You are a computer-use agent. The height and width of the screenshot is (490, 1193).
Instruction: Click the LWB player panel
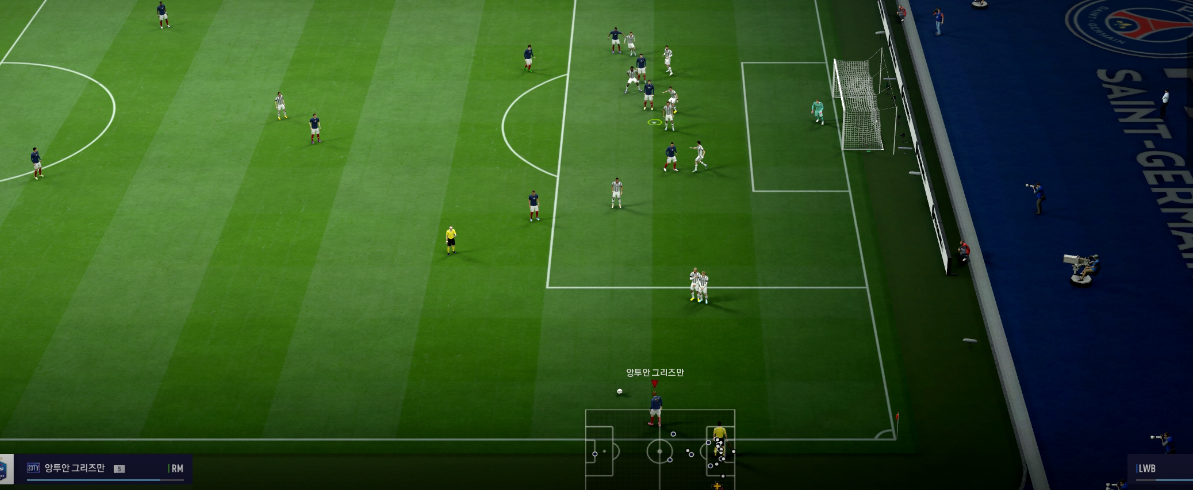click(1160, 468)
